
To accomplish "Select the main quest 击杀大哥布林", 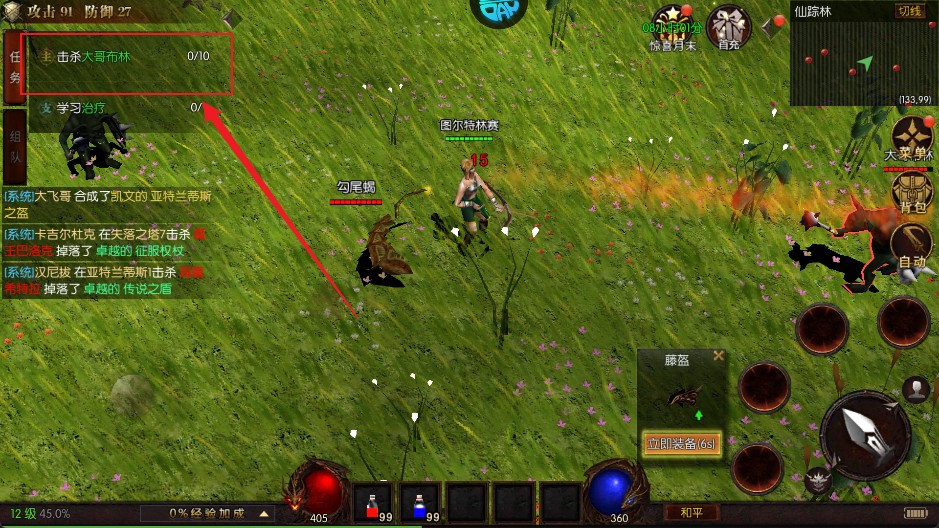I will [x=120, y=57].
